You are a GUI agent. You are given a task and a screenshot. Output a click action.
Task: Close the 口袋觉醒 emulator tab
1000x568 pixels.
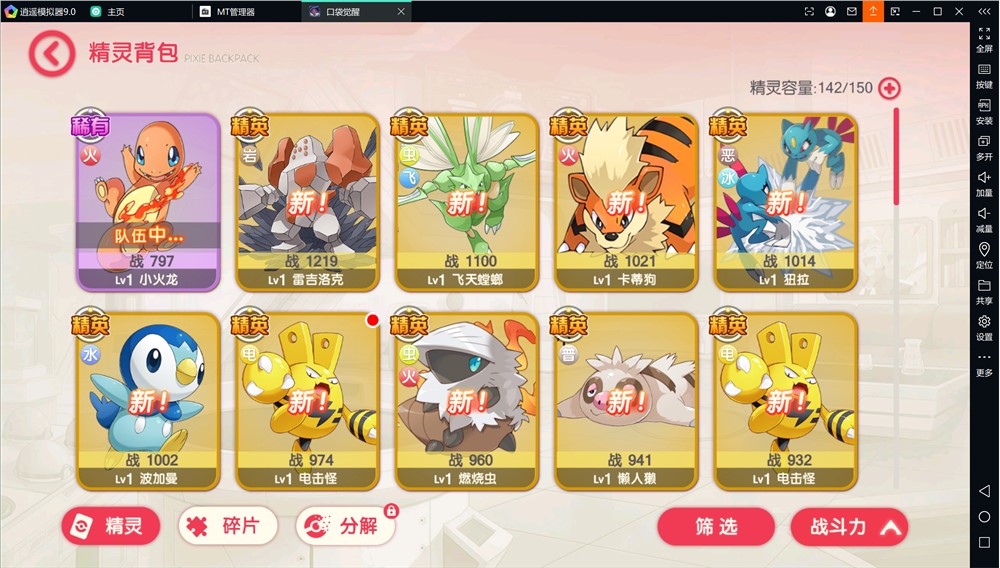[x=401, y=11]
